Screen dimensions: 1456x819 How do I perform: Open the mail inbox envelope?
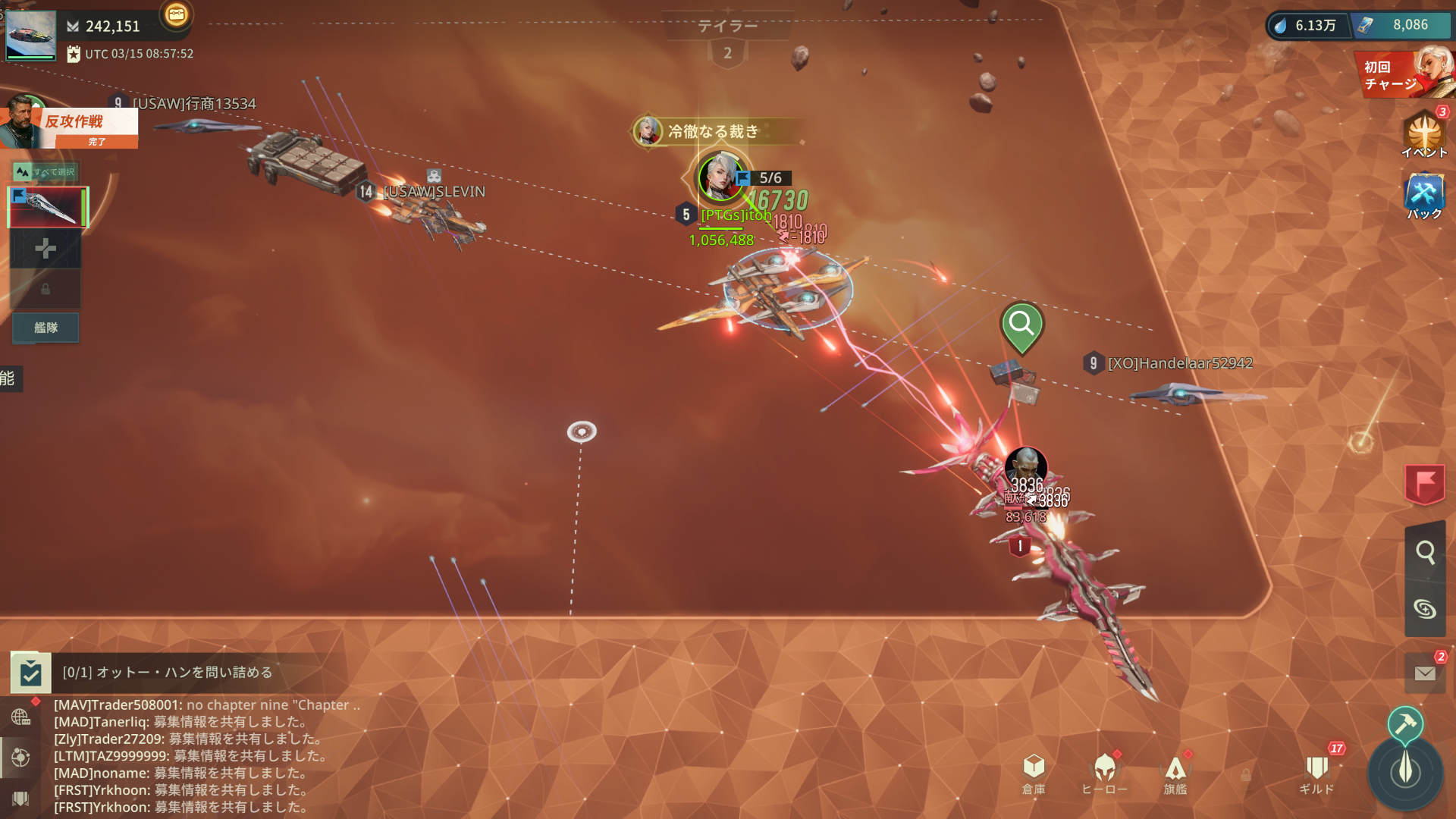(1424, 673)
